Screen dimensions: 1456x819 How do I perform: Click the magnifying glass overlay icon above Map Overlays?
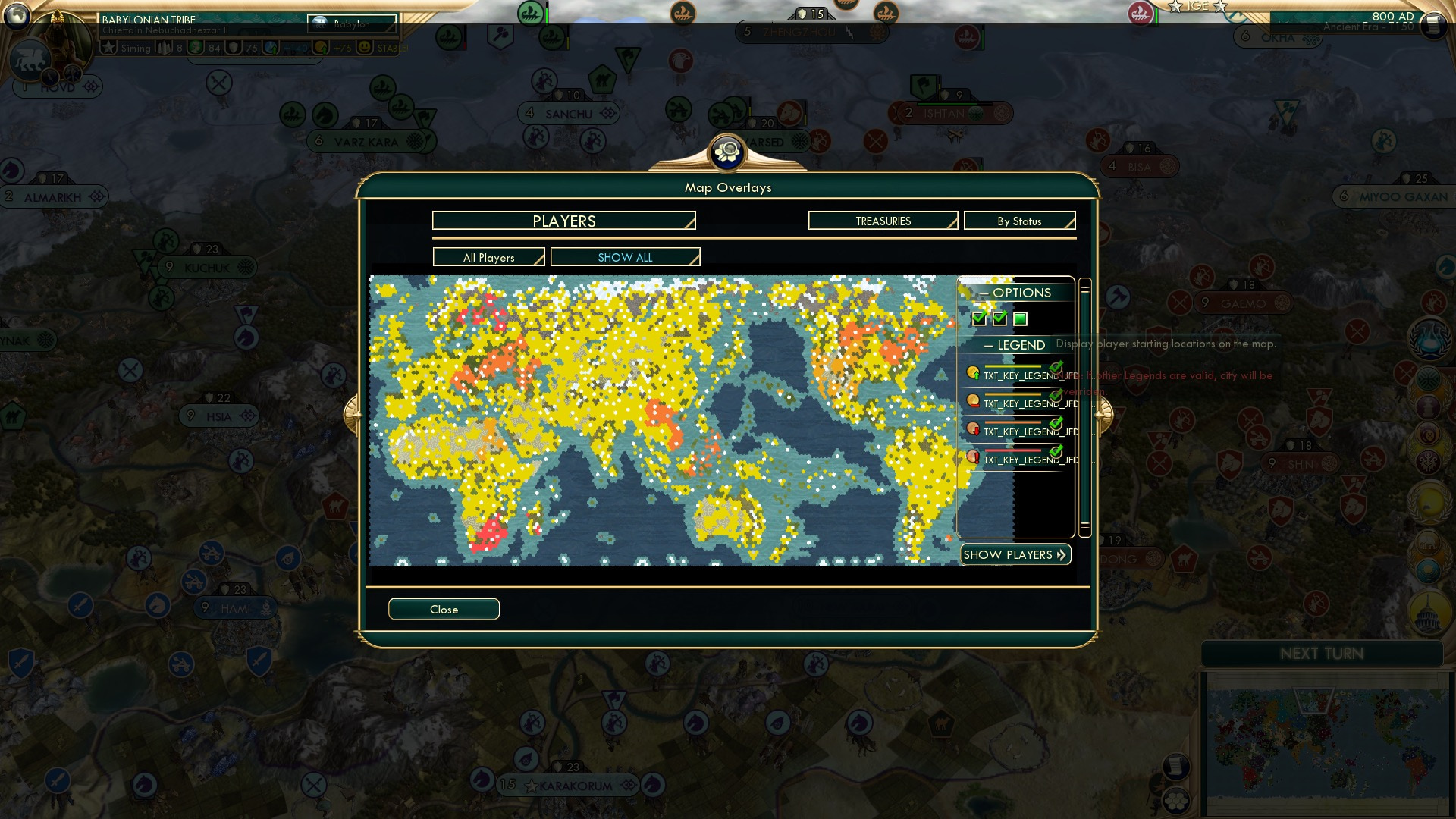pos(726,152)
